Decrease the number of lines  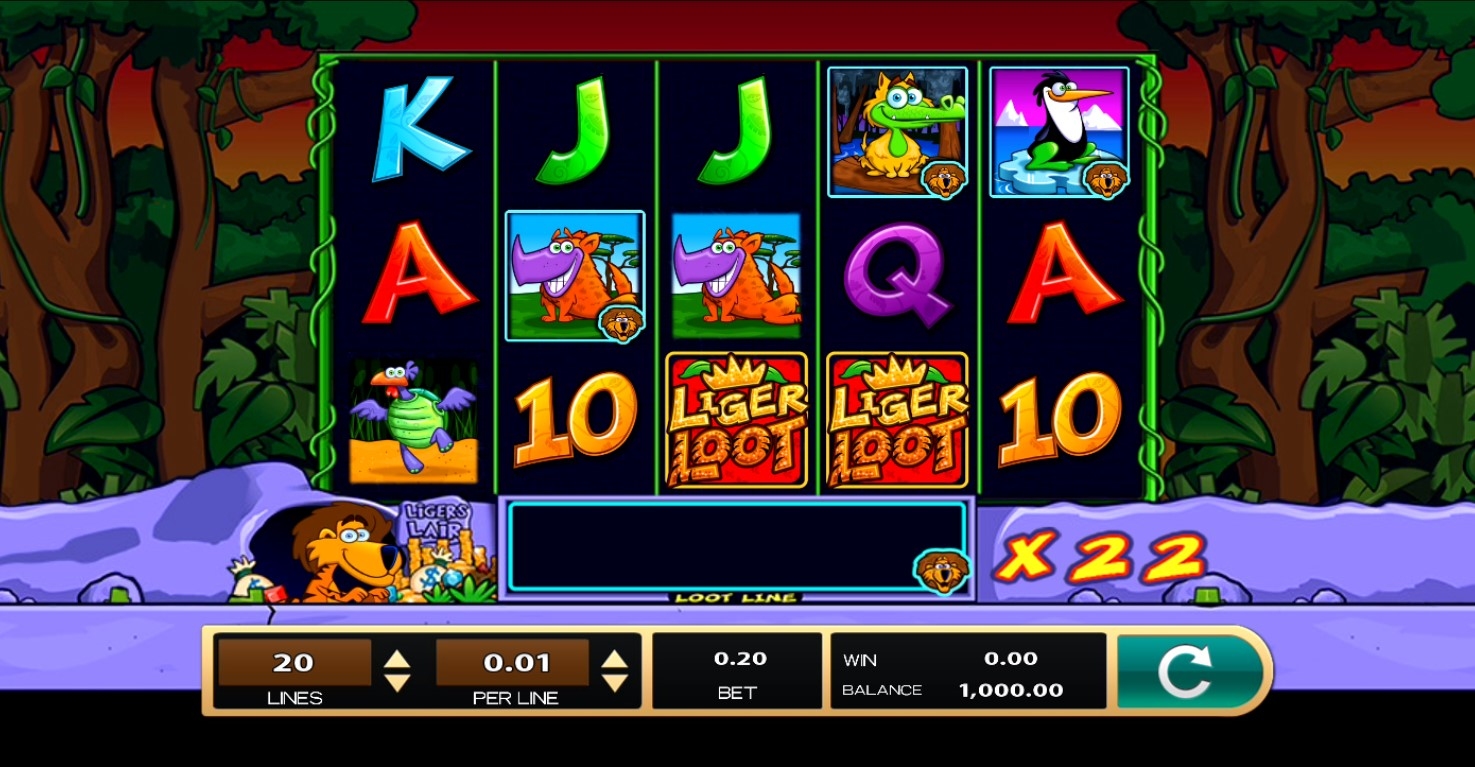(x=398, y=683)
